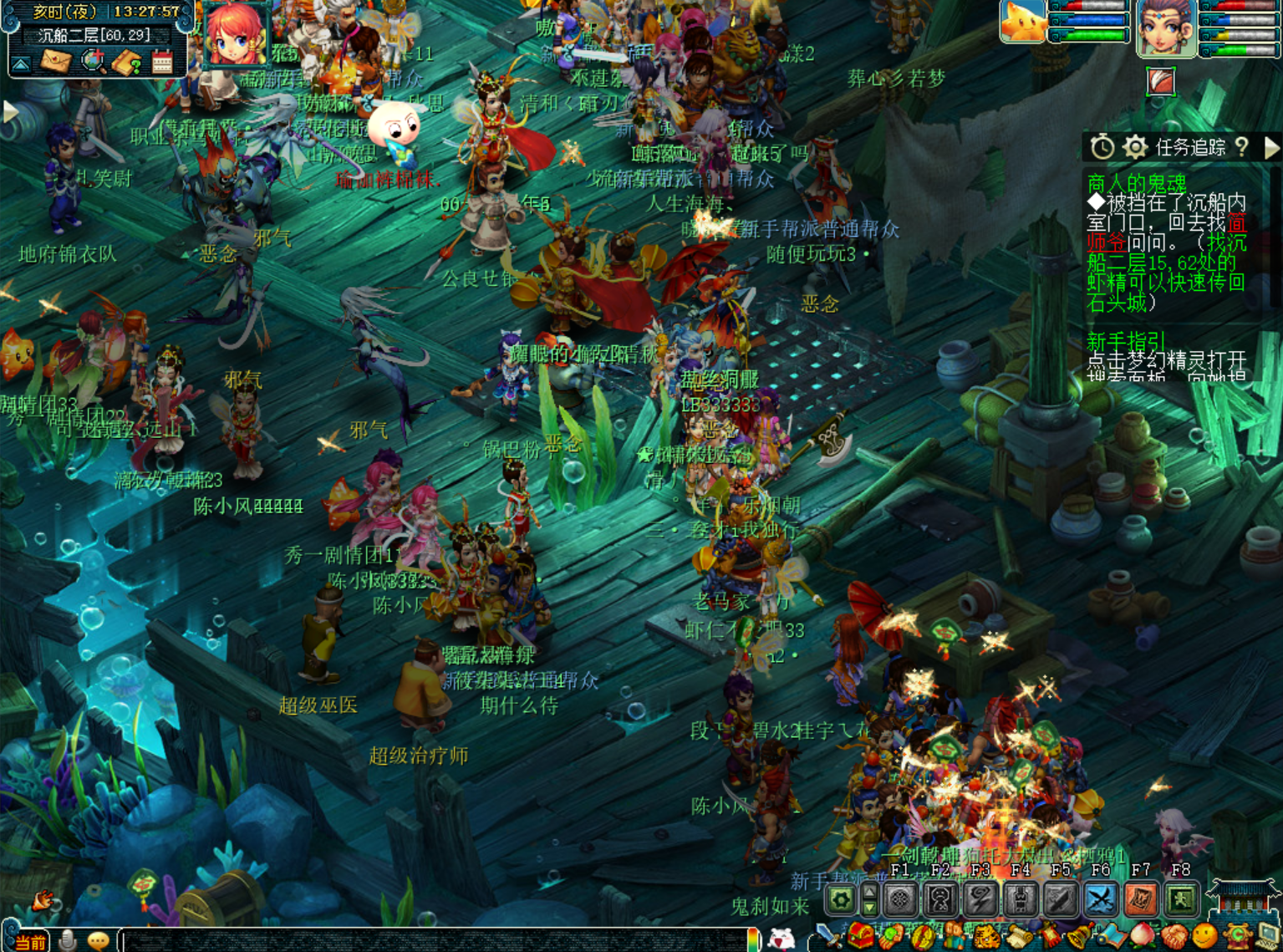This screenshot has height=952, width=1283.
Task: Activate the F6 crossed swords skill
Action: [1100, 899]
